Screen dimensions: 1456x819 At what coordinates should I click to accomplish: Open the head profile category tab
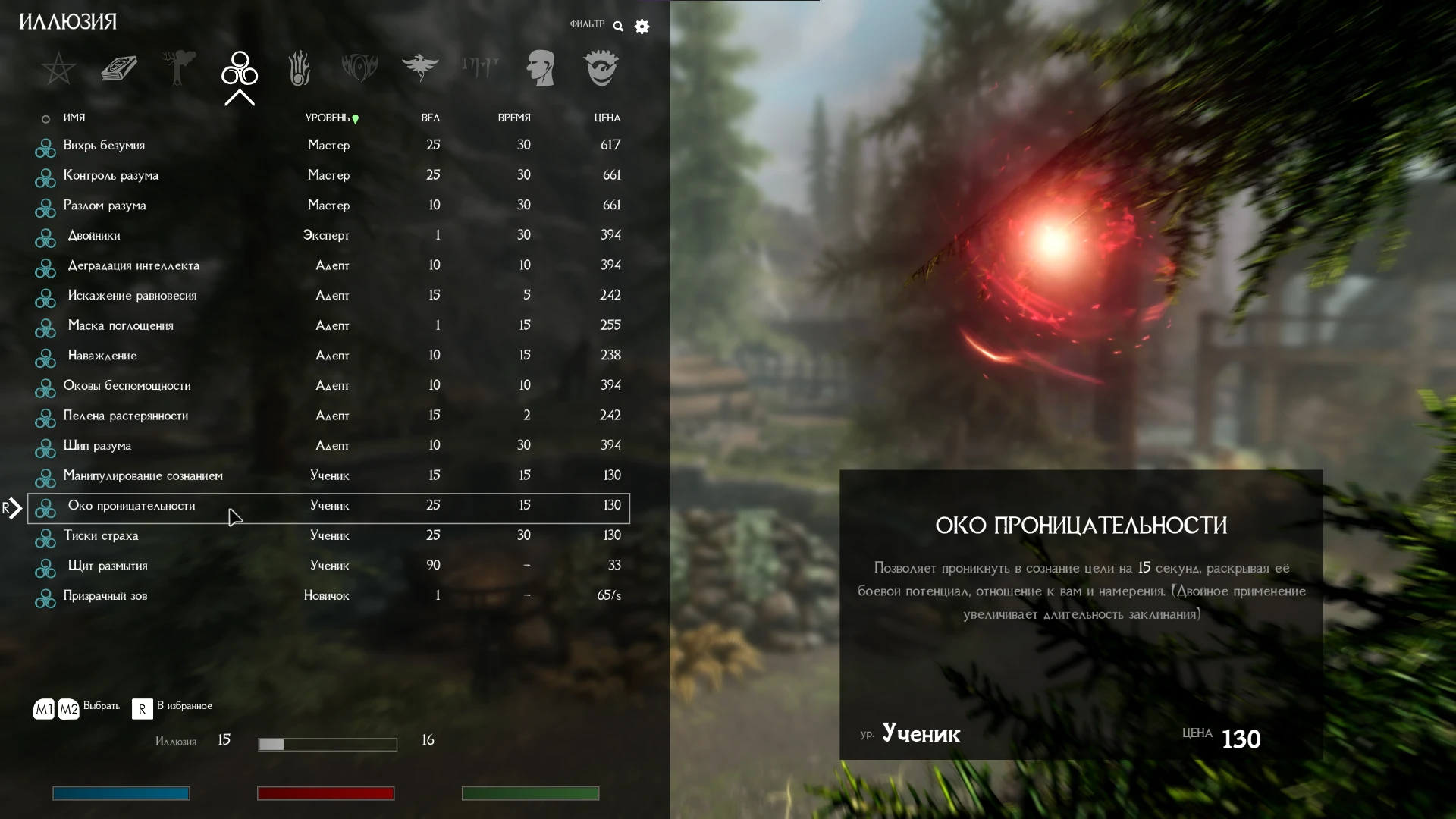tap(541, 69)
